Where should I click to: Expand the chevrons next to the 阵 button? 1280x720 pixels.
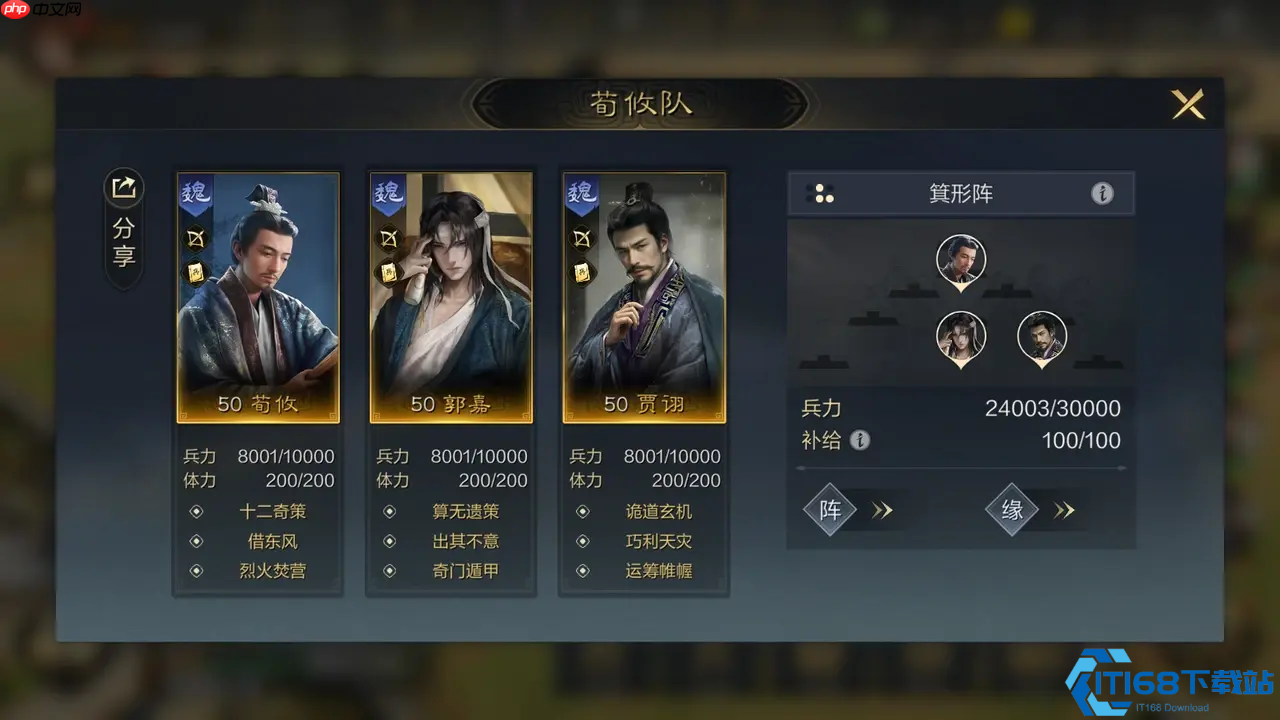click(881, 510)
